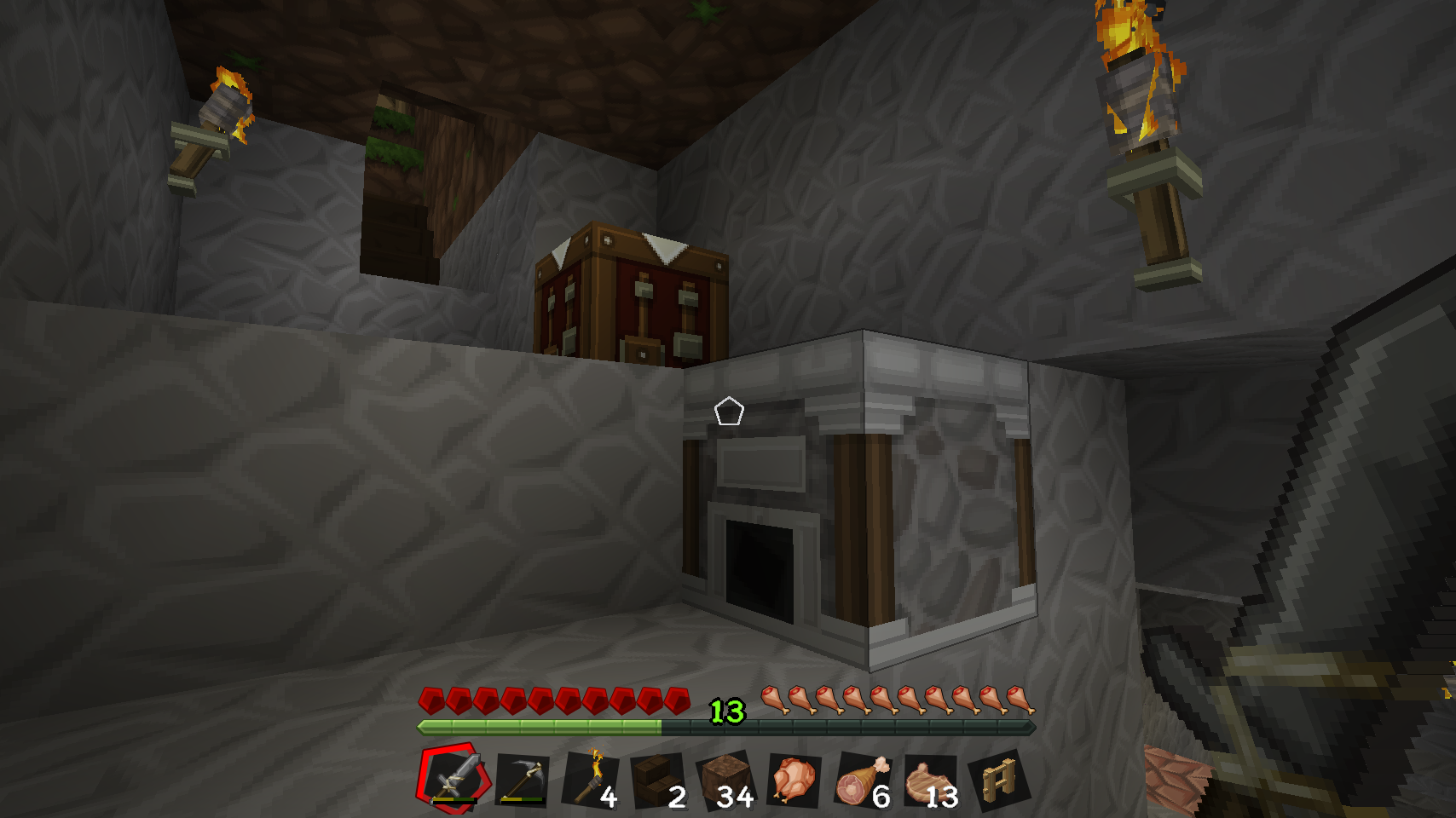Choose the pickaxe in the hotbar
The height and width of the screenshot is (818, 1456).
pyautogui.click(x=522, y=780)
